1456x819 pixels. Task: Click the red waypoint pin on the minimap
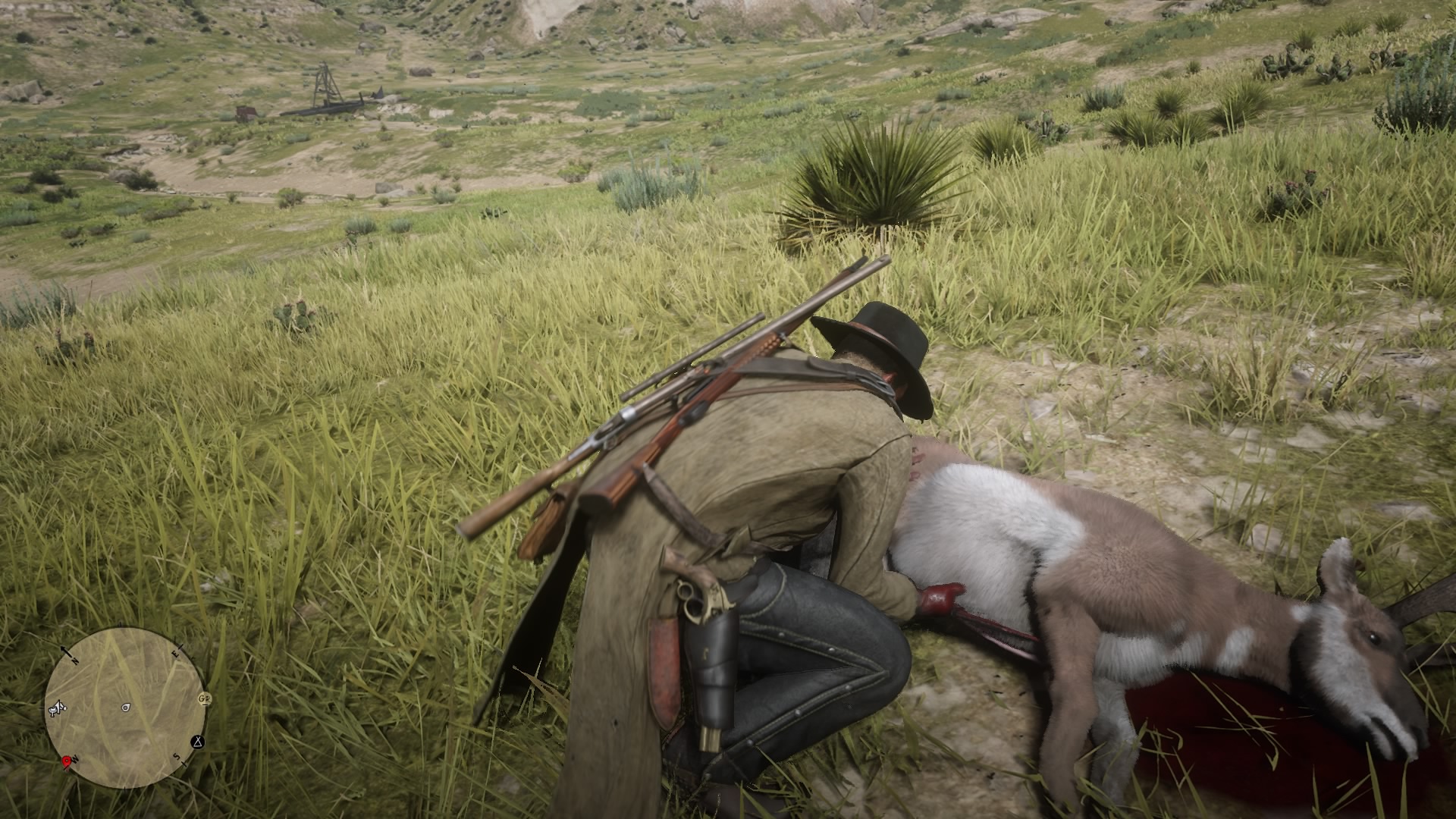point(67,761)
